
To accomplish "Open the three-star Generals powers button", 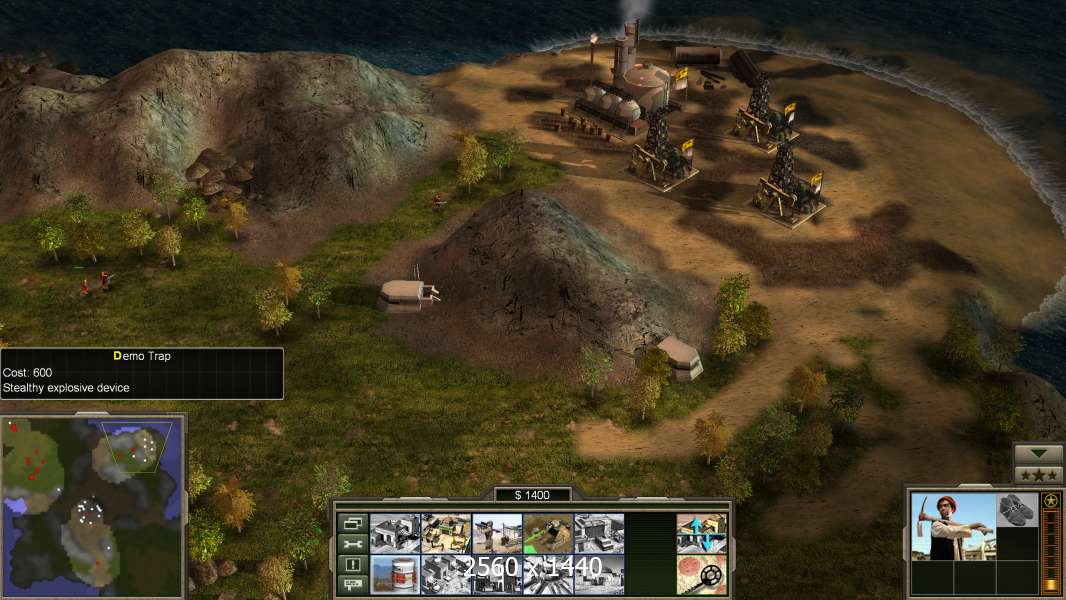I will [1038, 475].
